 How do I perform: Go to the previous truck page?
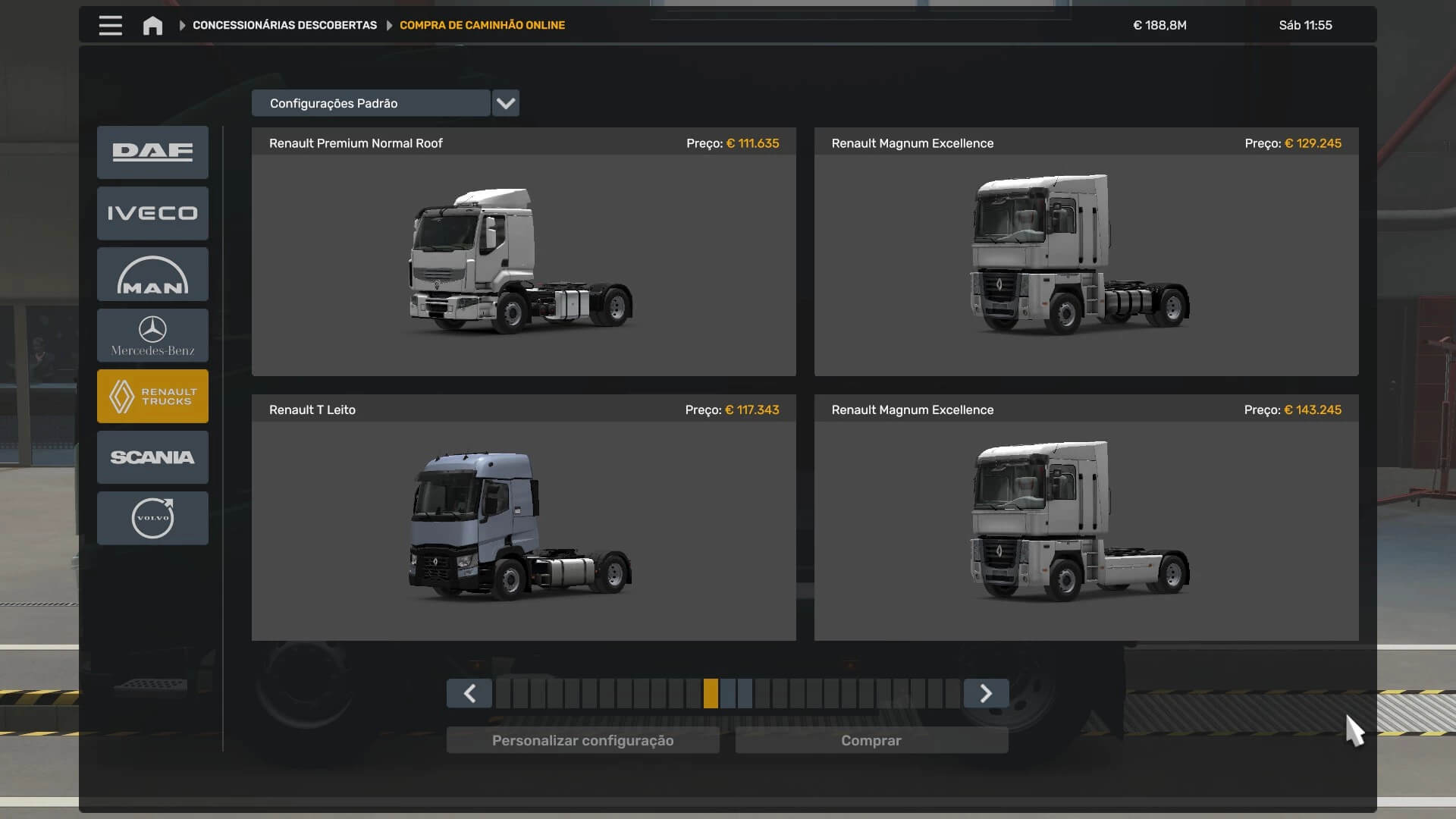[469, 693]
